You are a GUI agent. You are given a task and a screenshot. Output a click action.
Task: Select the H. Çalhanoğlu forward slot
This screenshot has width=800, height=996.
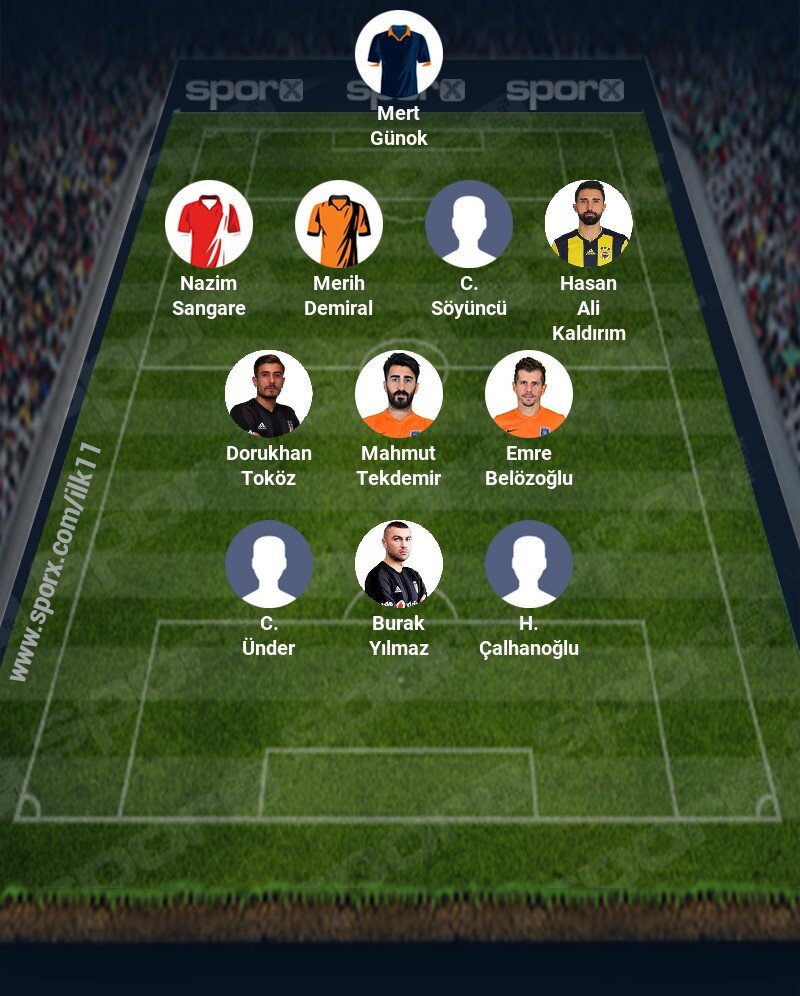click(529, 564)
